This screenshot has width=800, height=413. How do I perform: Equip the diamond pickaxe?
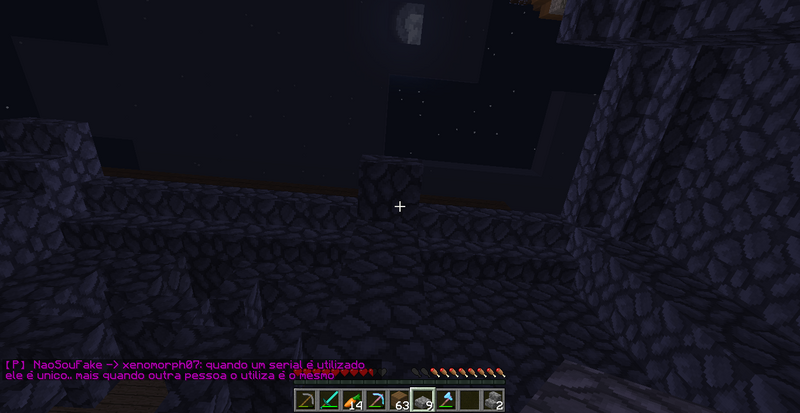[x=375, y=401]
